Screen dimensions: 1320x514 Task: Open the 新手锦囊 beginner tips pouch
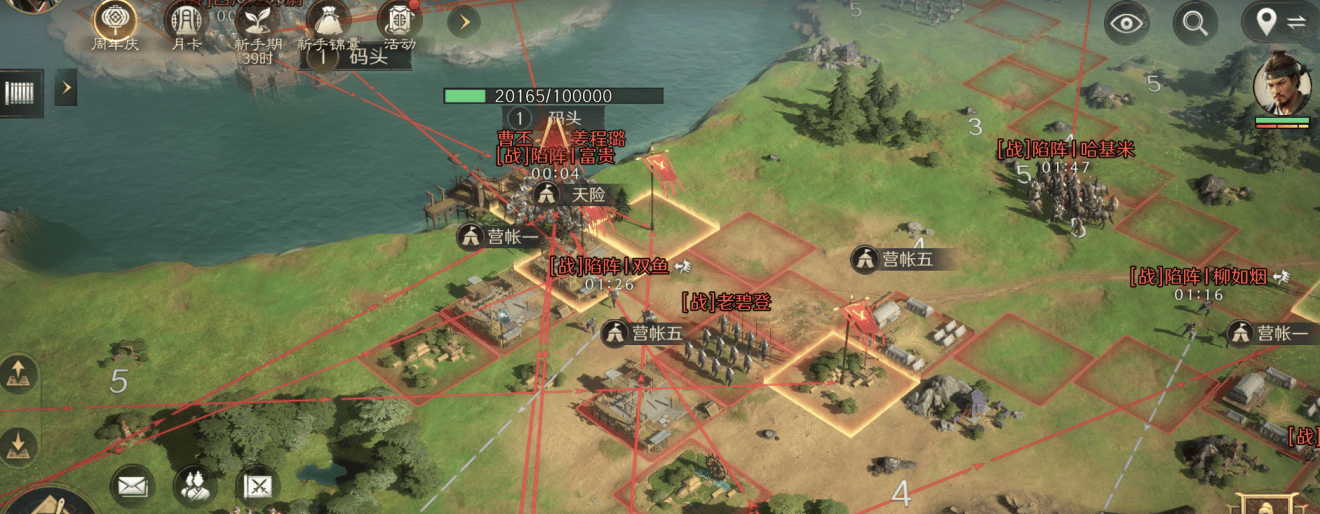point(327,22)
